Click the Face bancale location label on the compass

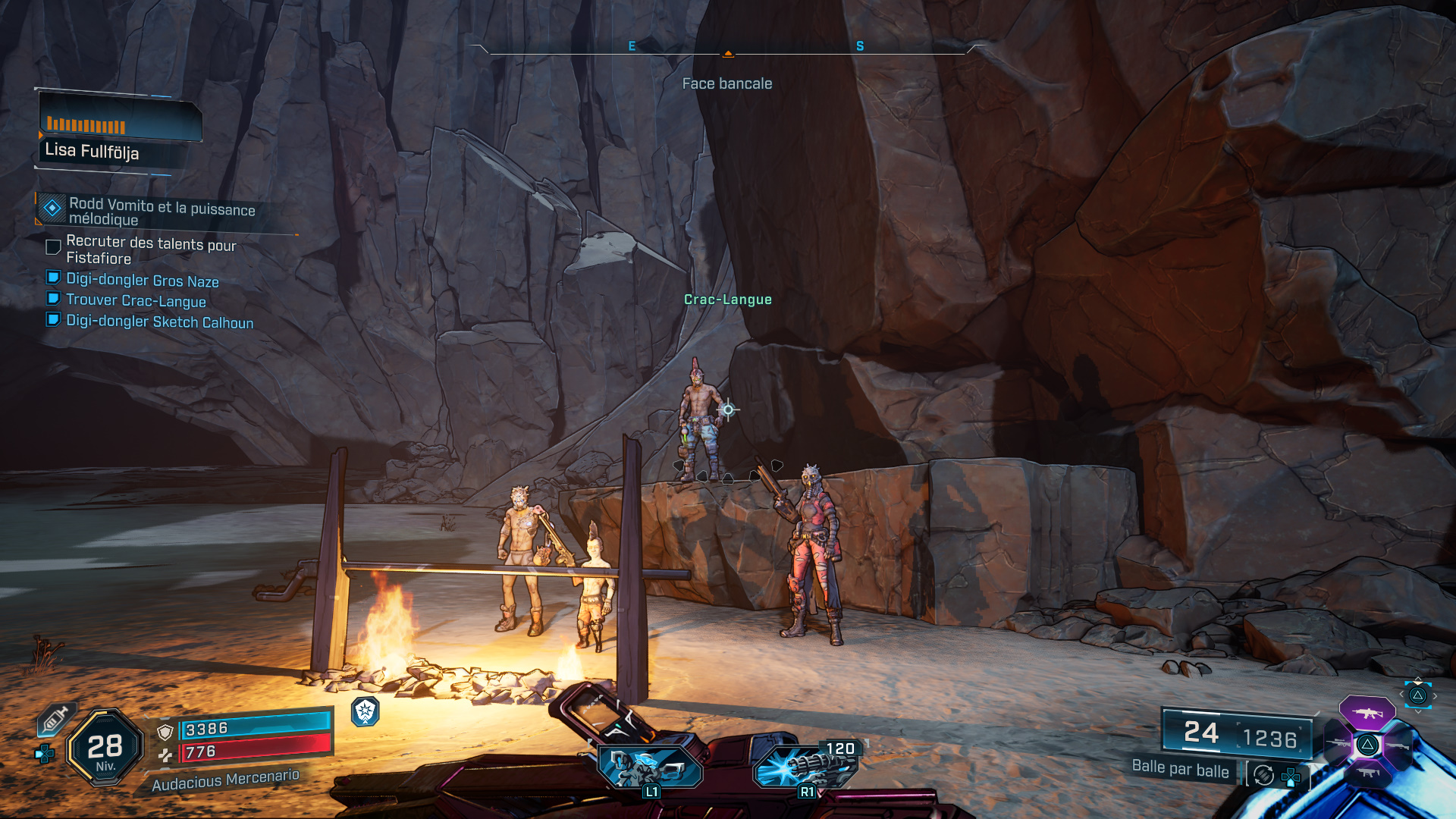(x=728, y=83)
